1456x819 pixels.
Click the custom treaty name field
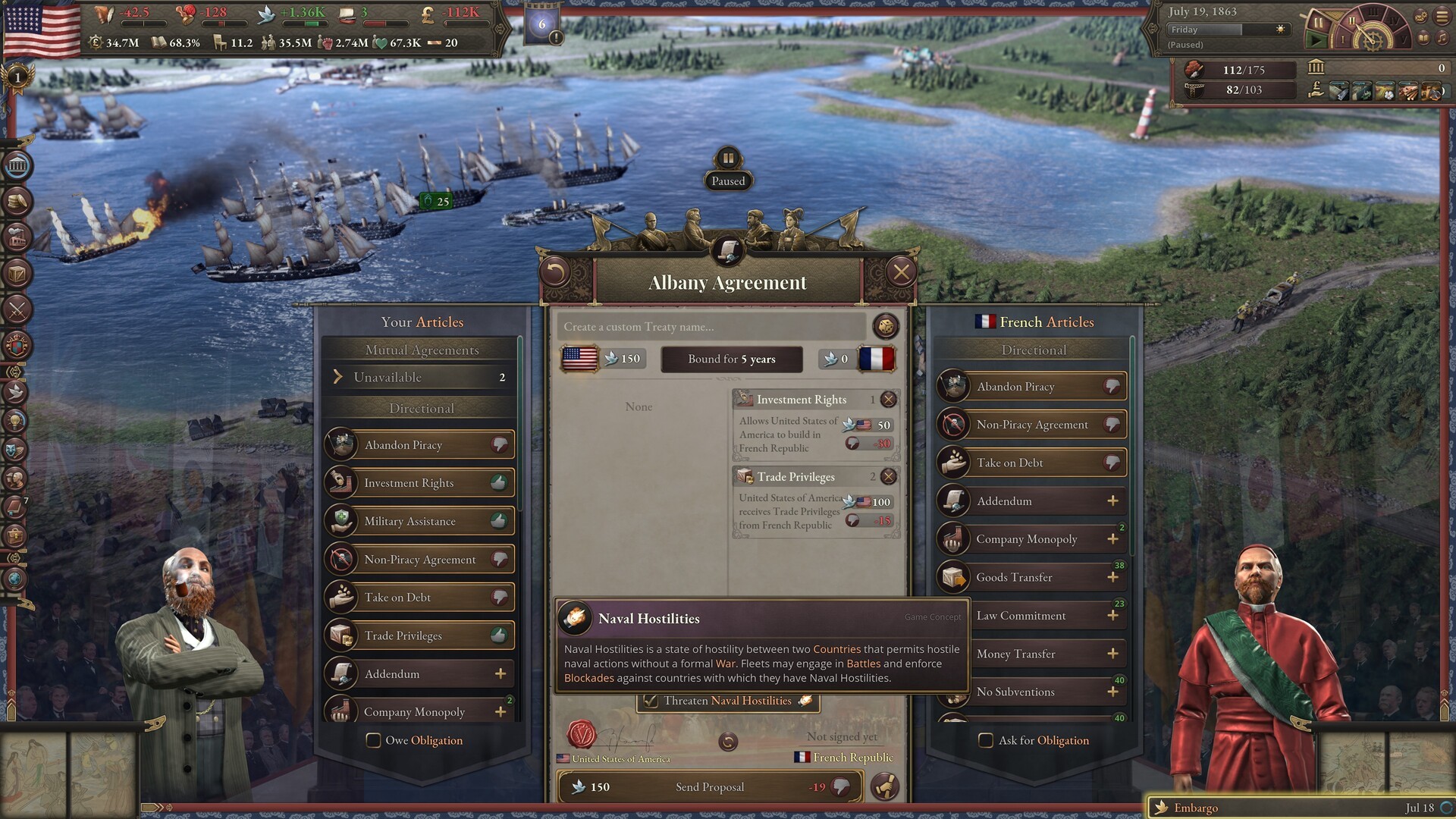coord(711,327)
